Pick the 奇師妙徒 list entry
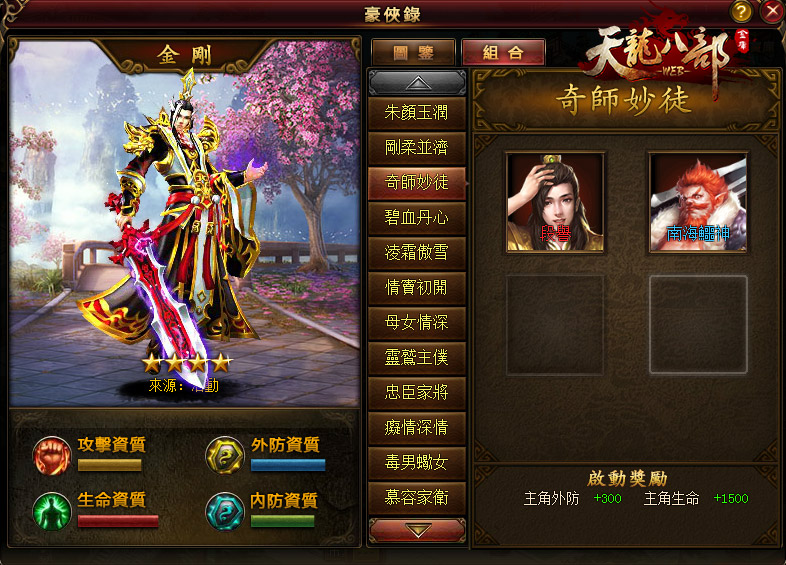786x565 pixels. point(417,182)
